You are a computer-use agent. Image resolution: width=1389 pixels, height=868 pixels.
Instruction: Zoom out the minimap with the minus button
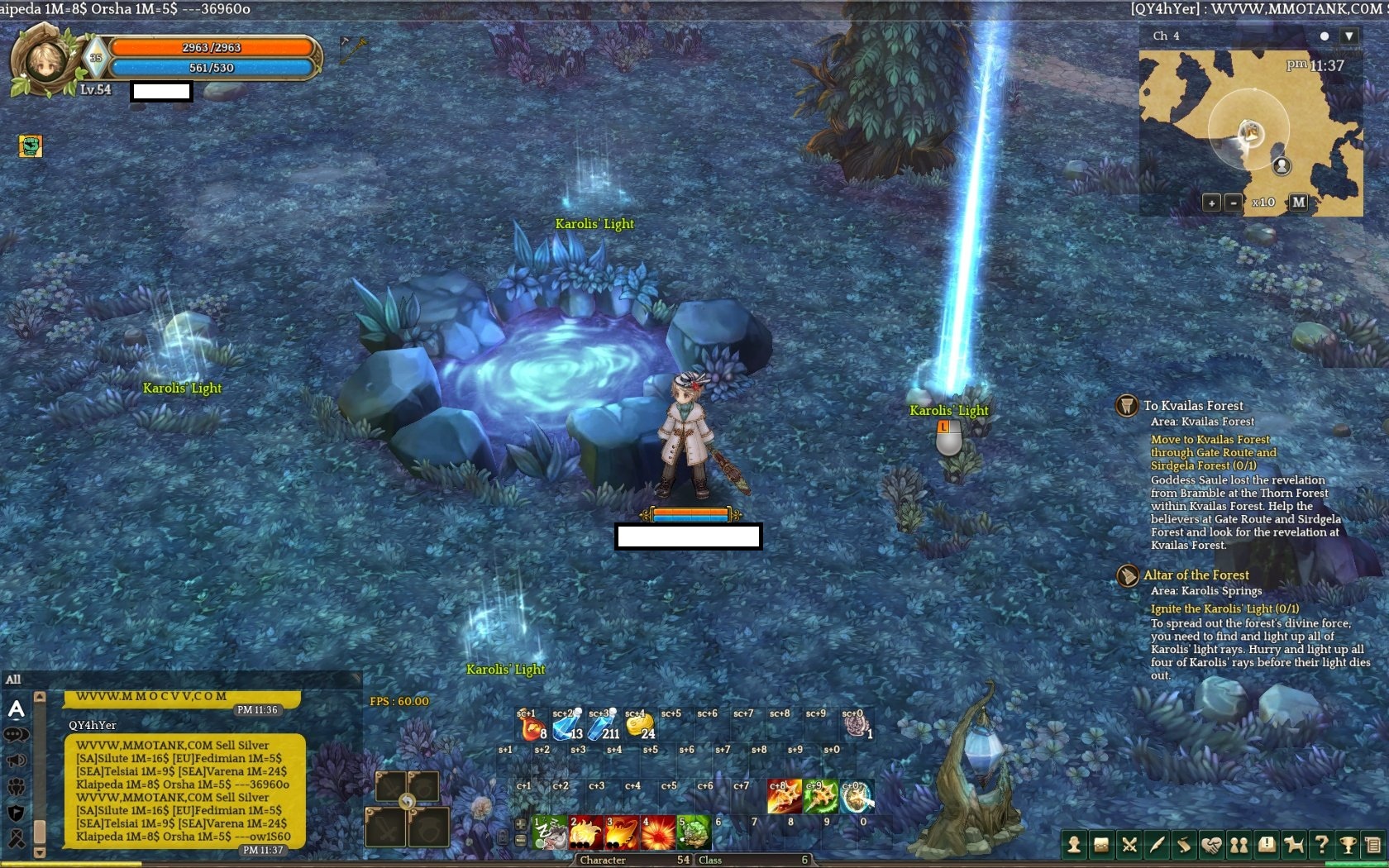pyautogui.click(x=1233, y=203)
